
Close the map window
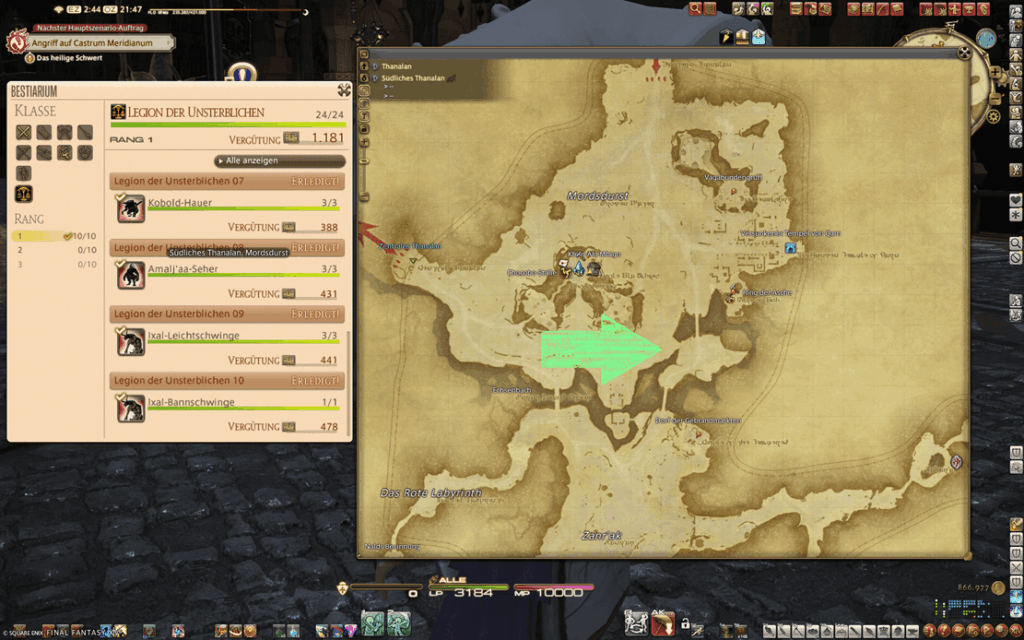tap(963, 54)
